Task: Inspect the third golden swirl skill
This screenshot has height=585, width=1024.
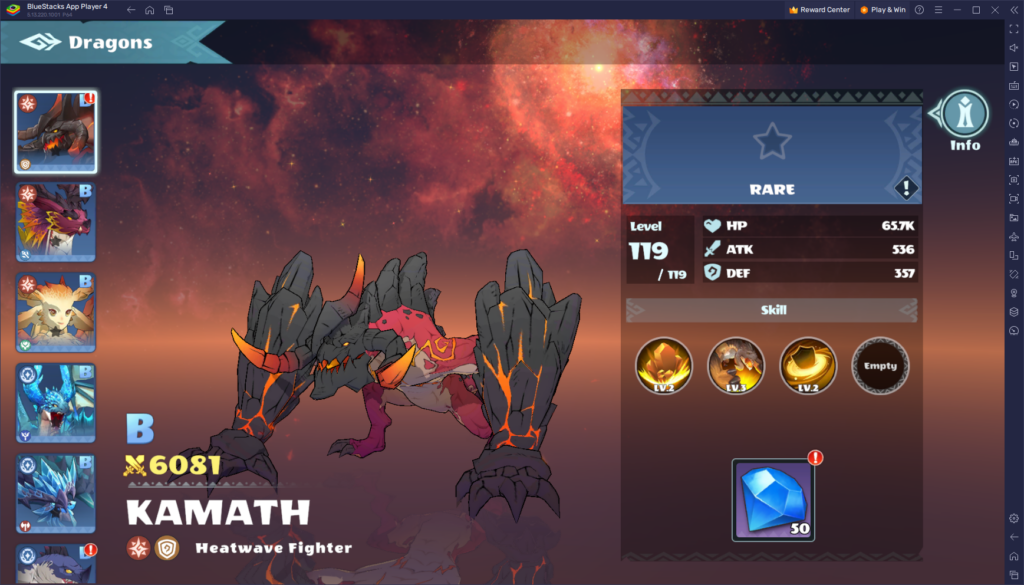Action: tap(808, 366)
